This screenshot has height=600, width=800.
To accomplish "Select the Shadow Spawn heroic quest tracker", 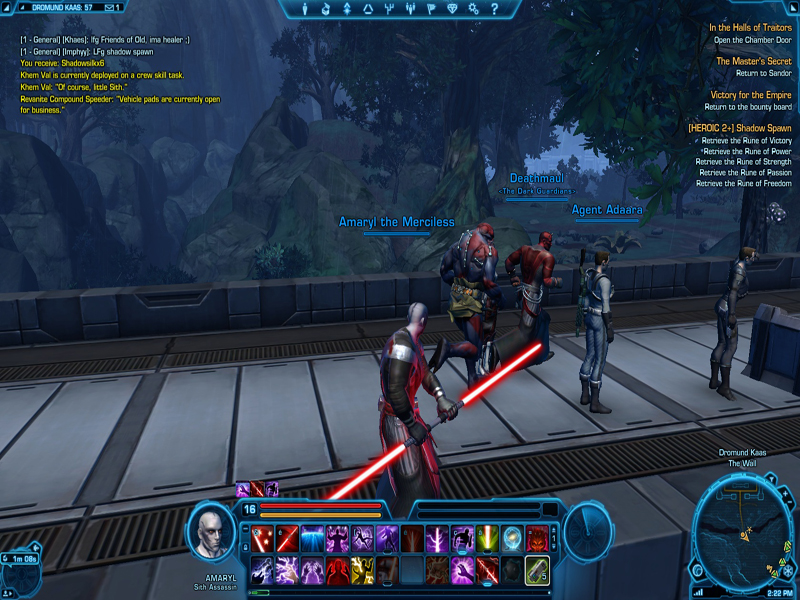I will tap(739, 128).
